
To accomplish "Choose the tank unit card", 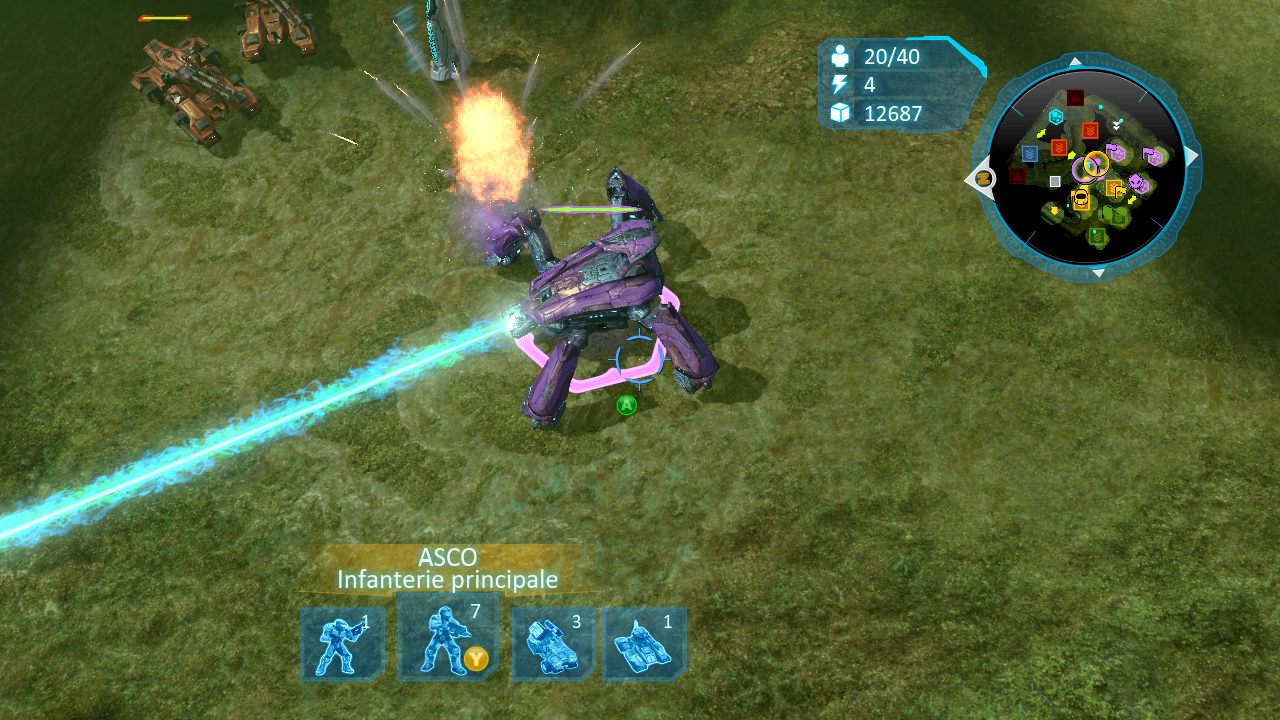I will coord(643,644).
